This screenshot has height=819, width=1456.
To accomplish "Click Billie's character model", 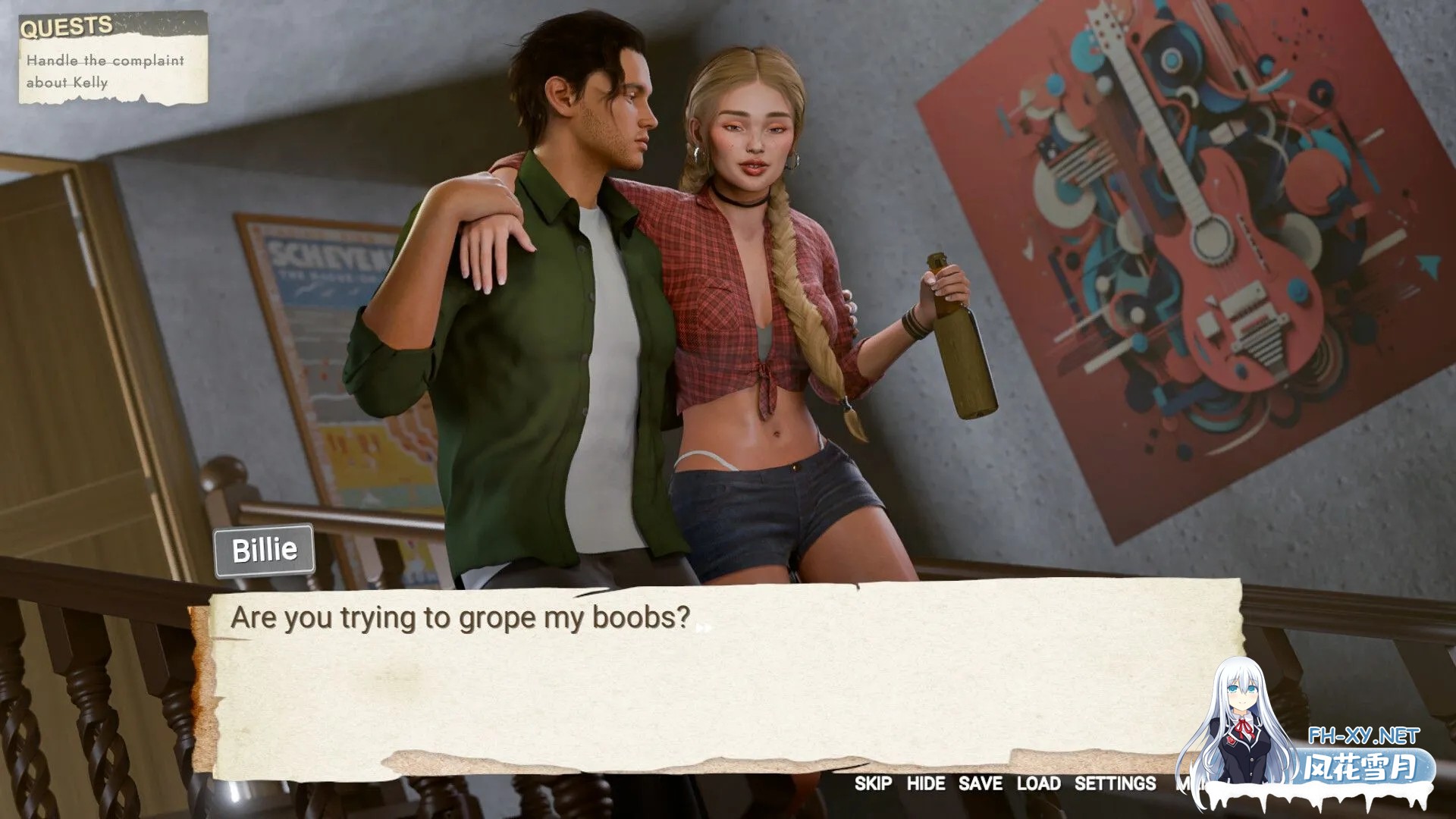I will coord(758,303).
